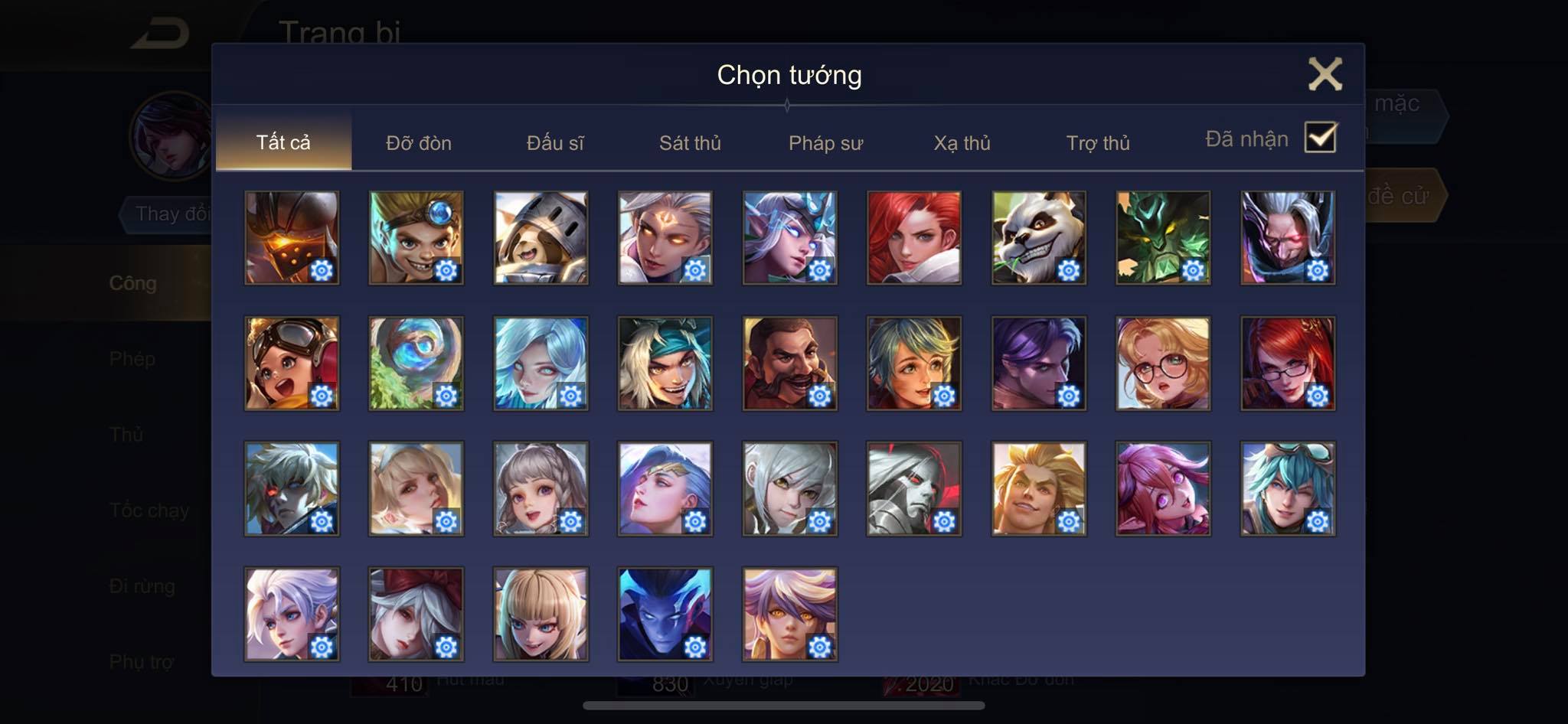Image resolution: width=1568 pixels, height=724 pixels.
Task: Choose the goggle-wearing pilot girl hero
Action: [x=292, y=364]
